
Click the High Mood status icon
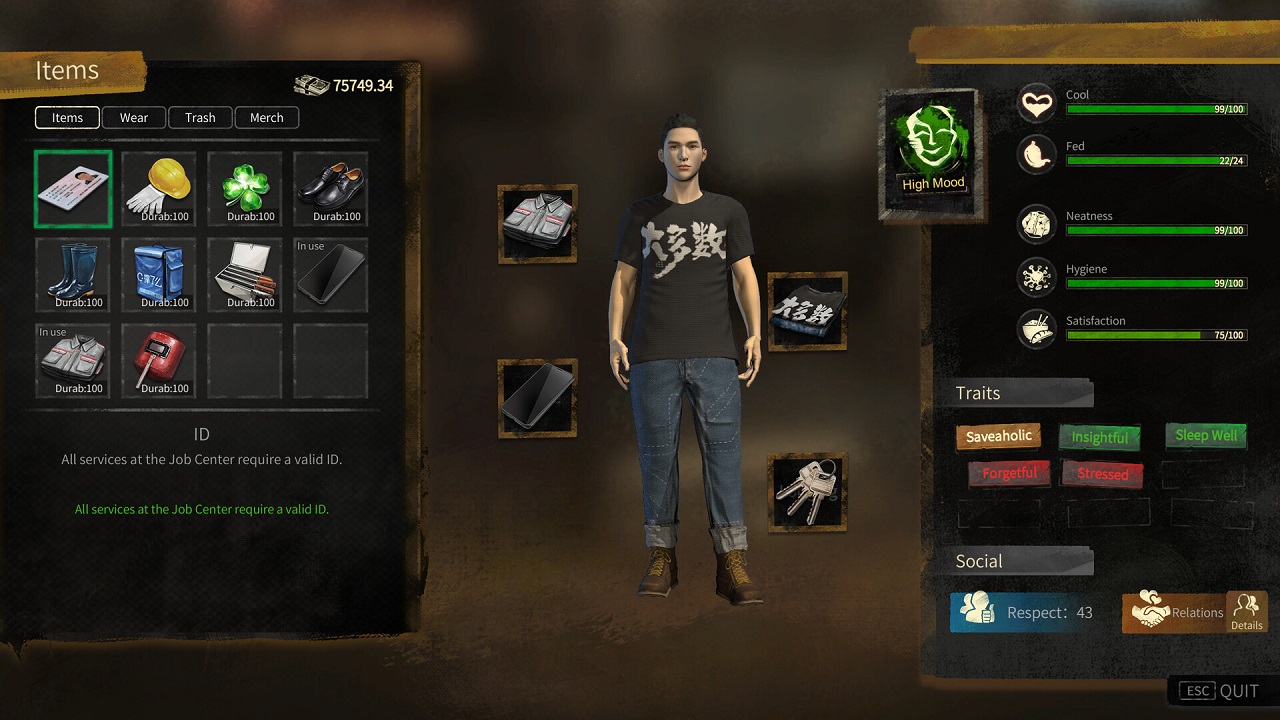click(932, 150)
